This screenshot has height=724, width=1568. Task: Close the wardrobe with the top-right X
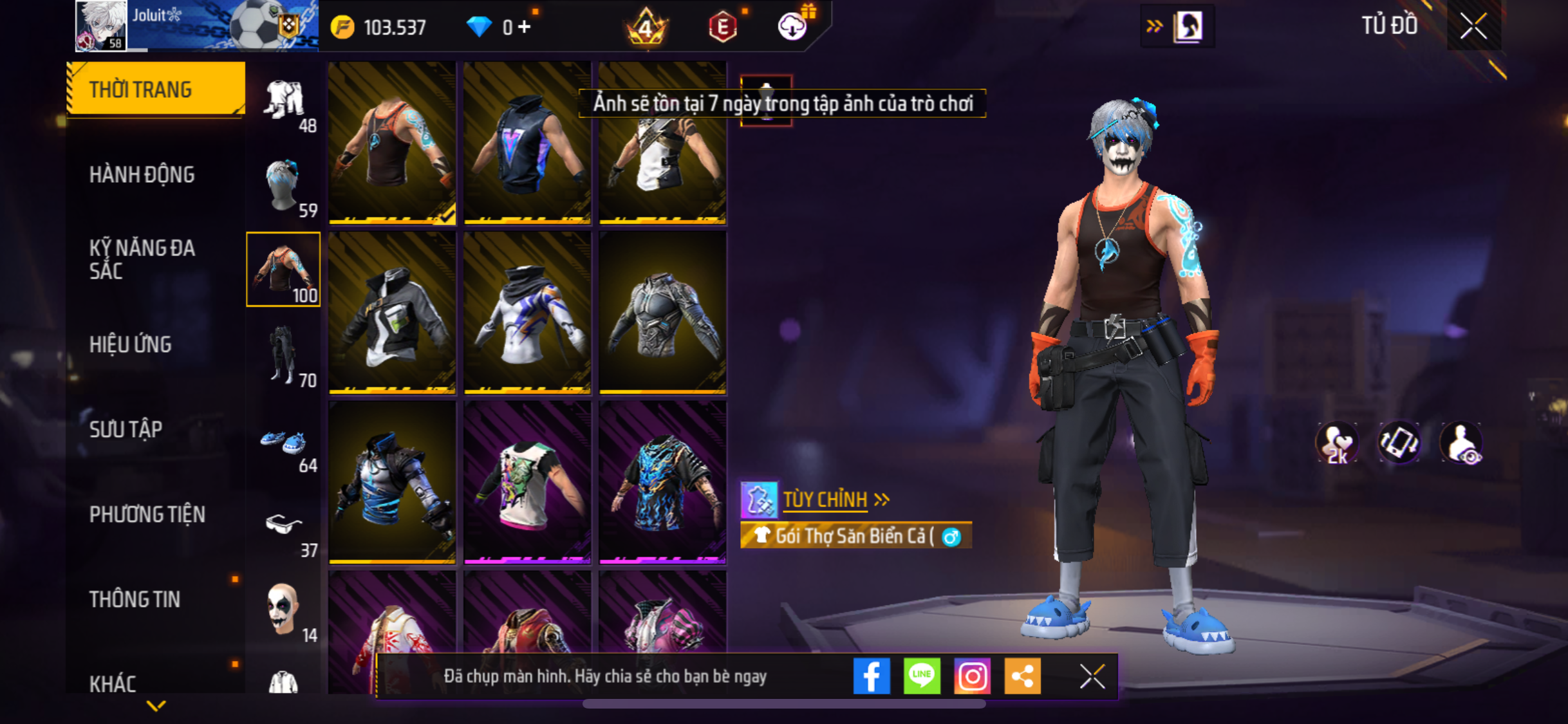click(1473, 26)
